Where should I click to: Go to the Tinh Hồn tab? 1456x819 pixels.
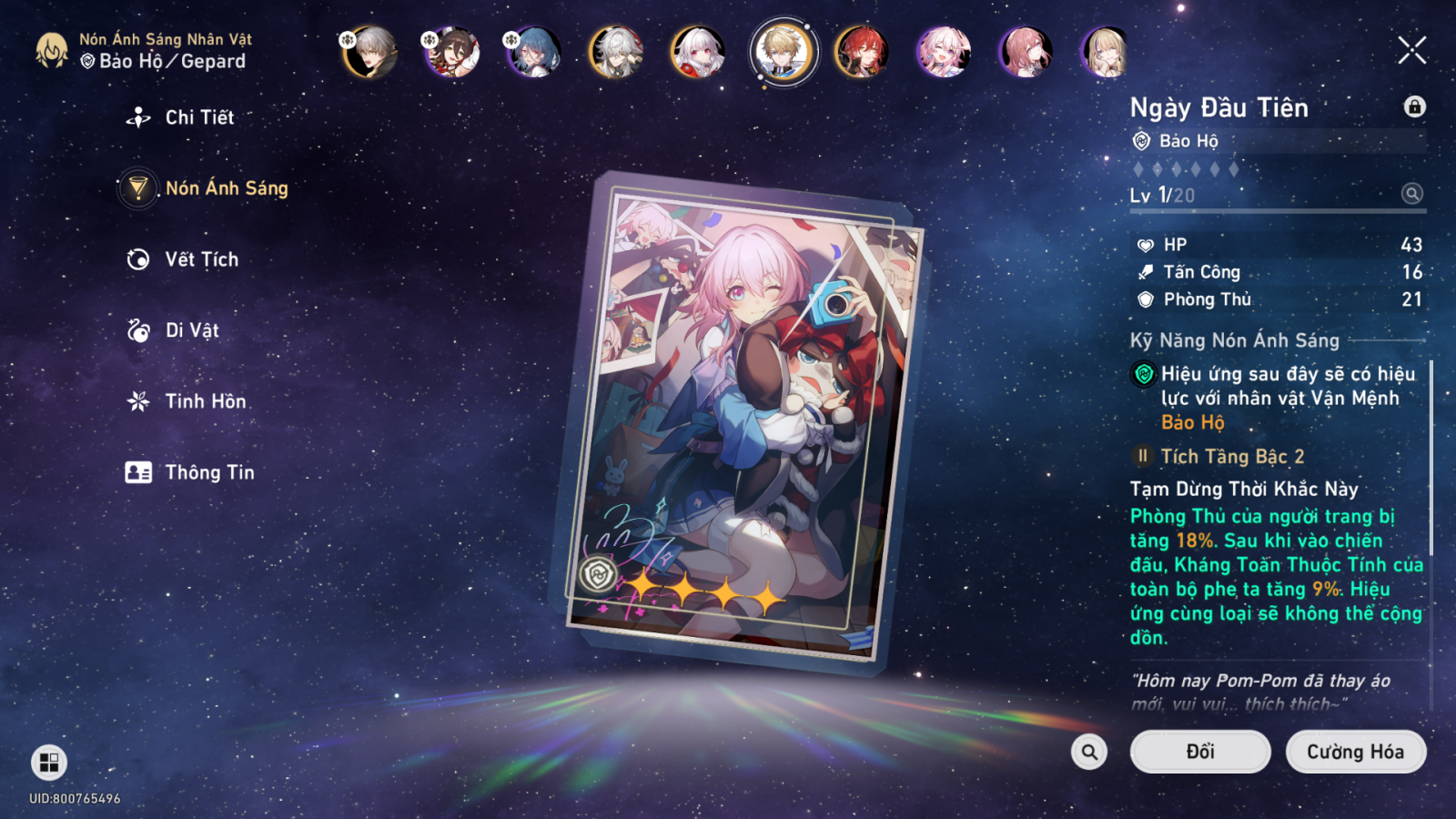pos(205,401)
